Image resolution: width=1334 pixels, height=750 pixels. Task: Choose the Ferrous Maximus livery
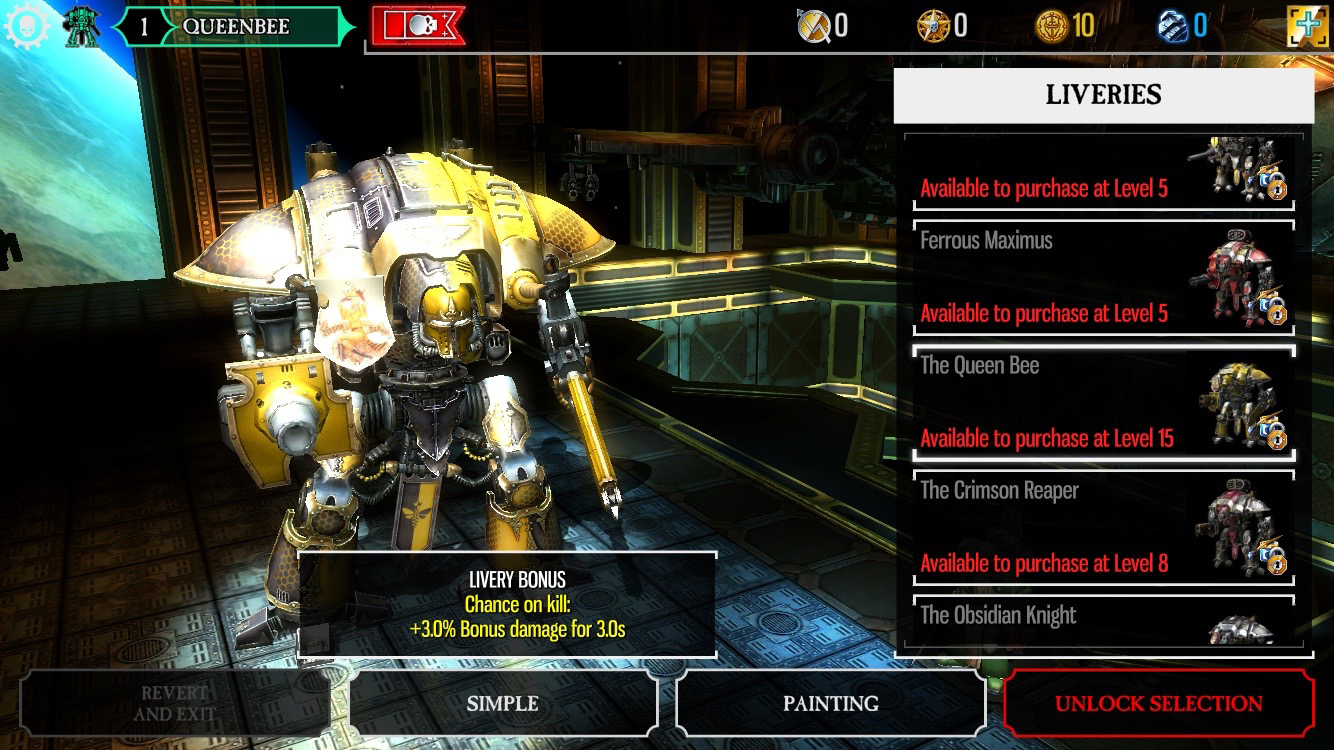1100,277
